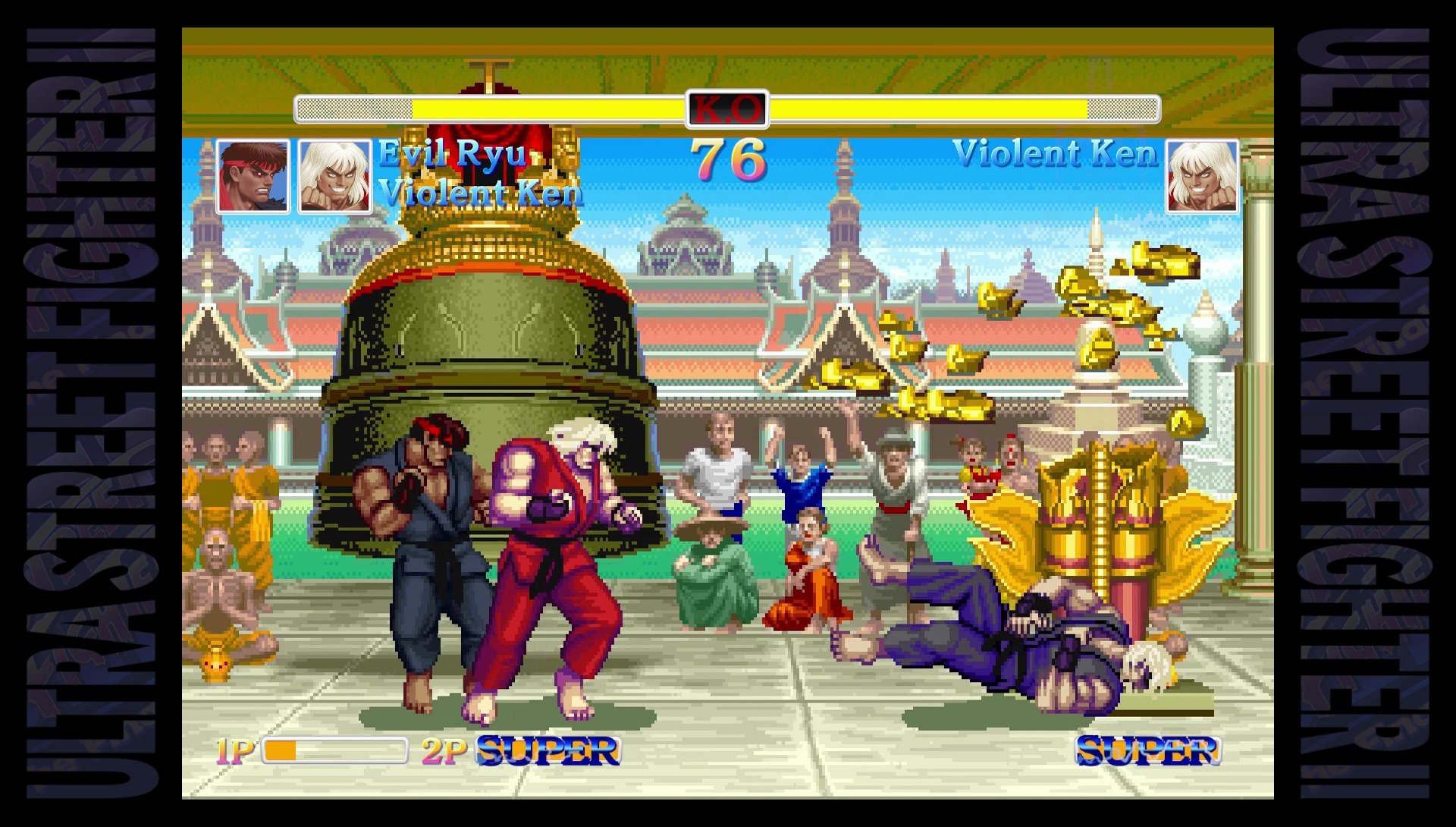Click the round timer showing 76
Viewport: 1456px width, 827px height.
730,158
